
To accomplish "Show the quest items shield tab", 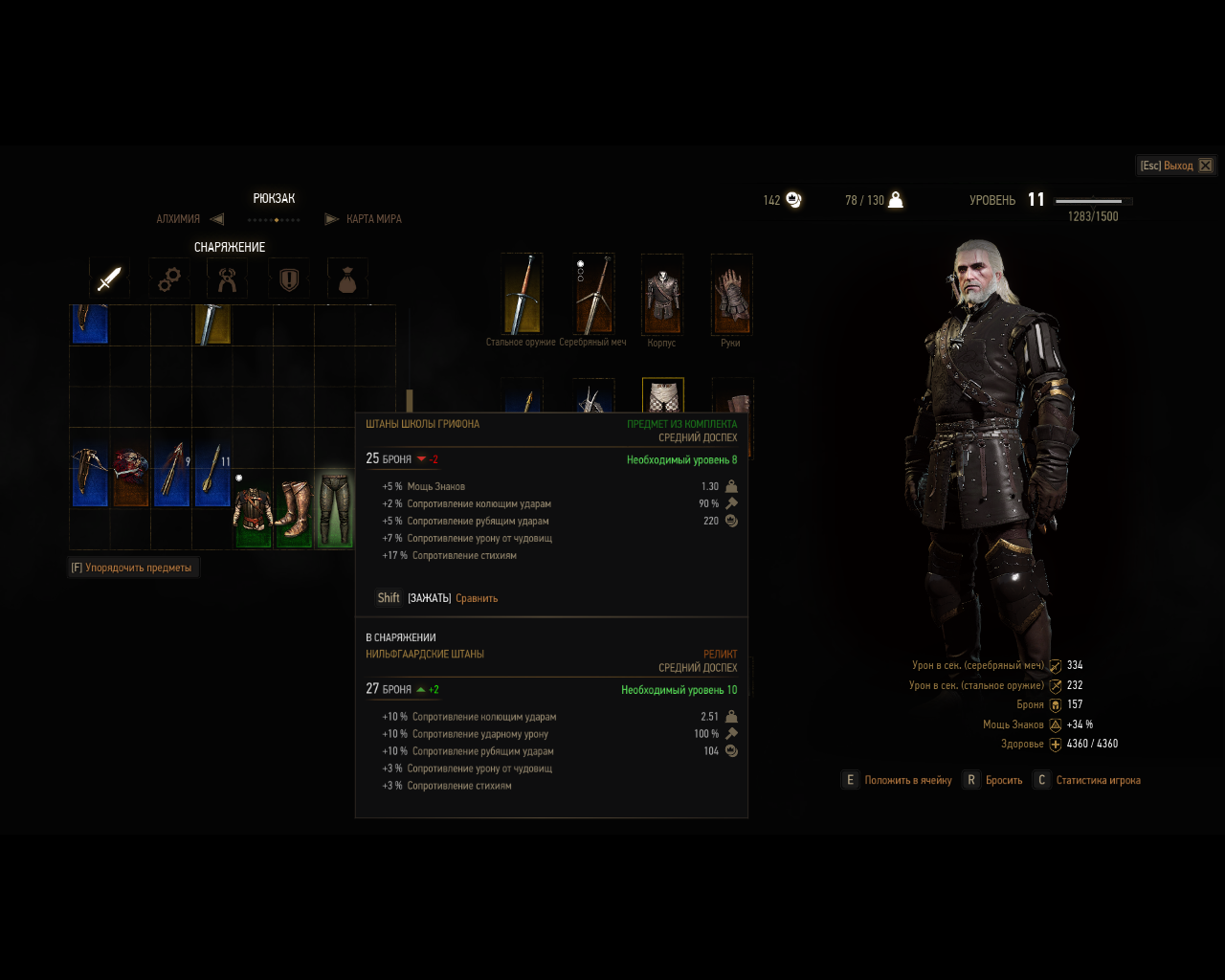I will tap(288, 278).
